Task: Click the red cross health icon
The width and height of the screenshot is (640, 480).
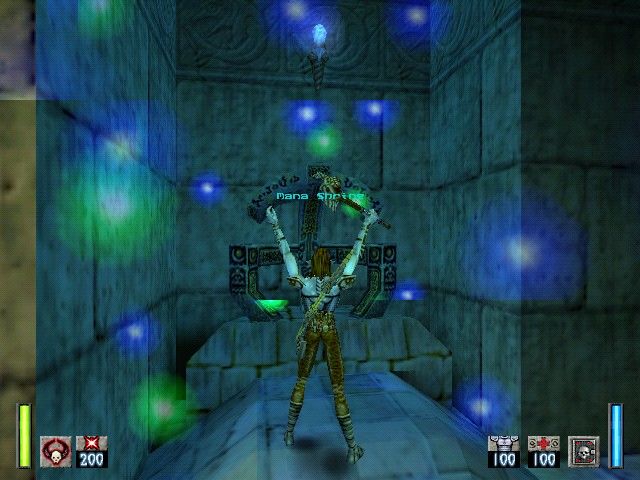Action: point(543,443)
